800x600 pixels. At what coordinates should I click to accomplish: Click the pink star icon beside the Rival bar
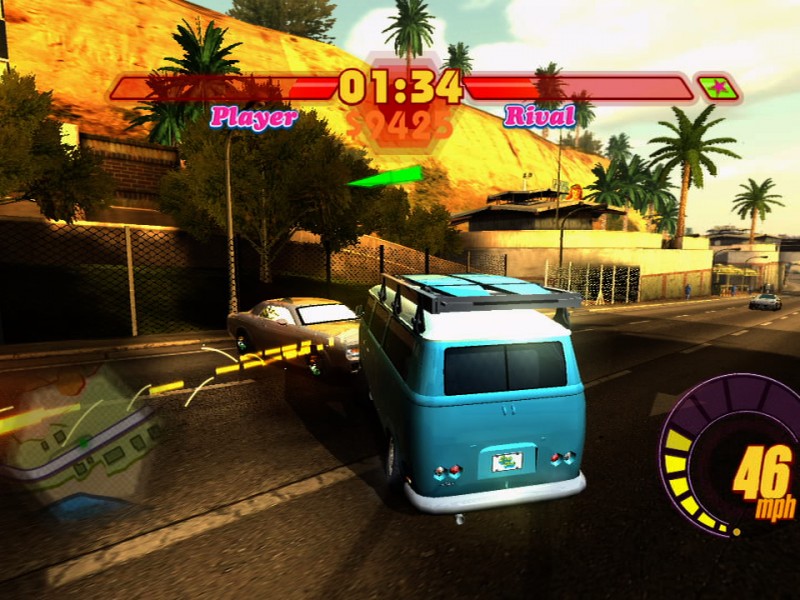[717, 88]
